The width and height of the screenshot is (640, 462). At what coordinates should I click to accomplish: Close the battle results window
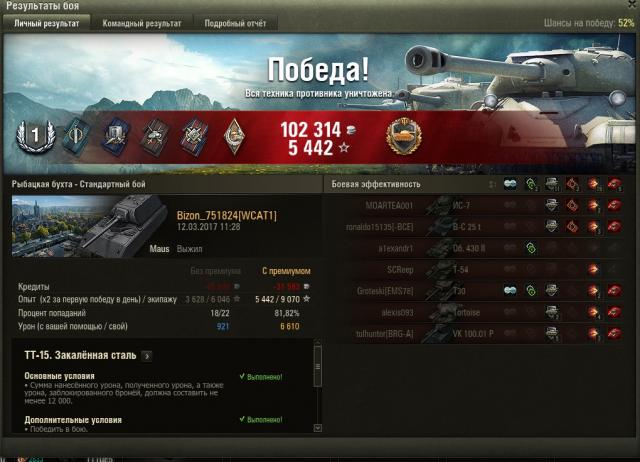tap(630, 6)
